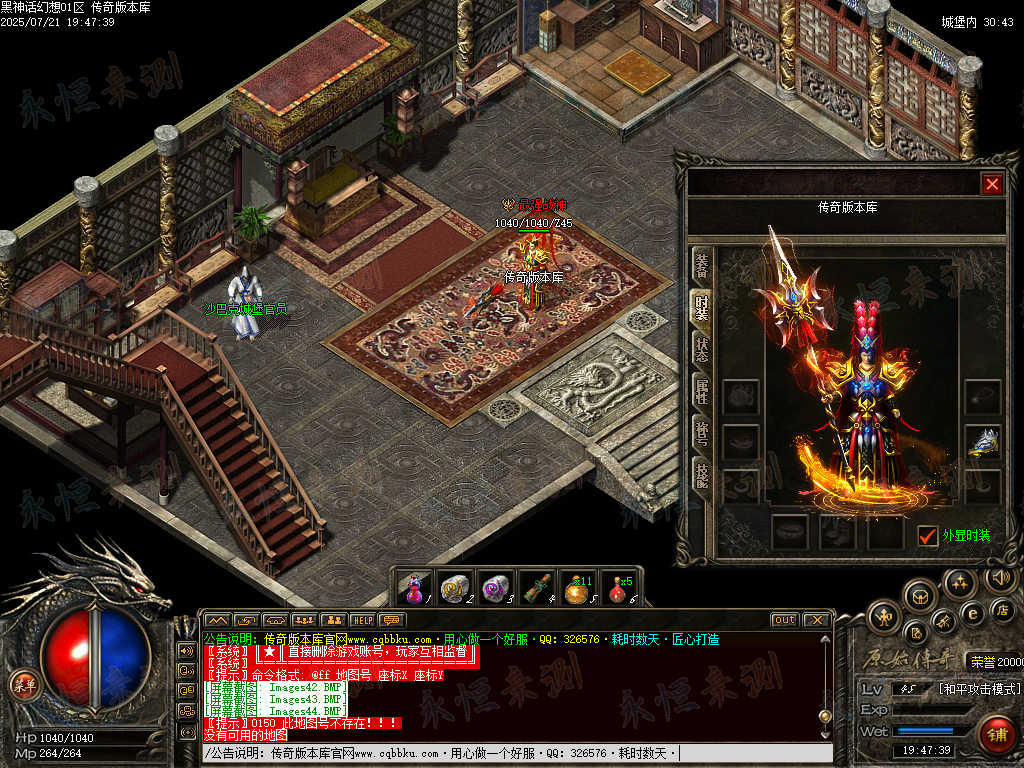Click the 'out' button on chat bar
This screenshot has width=1024, height=768.
pos(784,620)
